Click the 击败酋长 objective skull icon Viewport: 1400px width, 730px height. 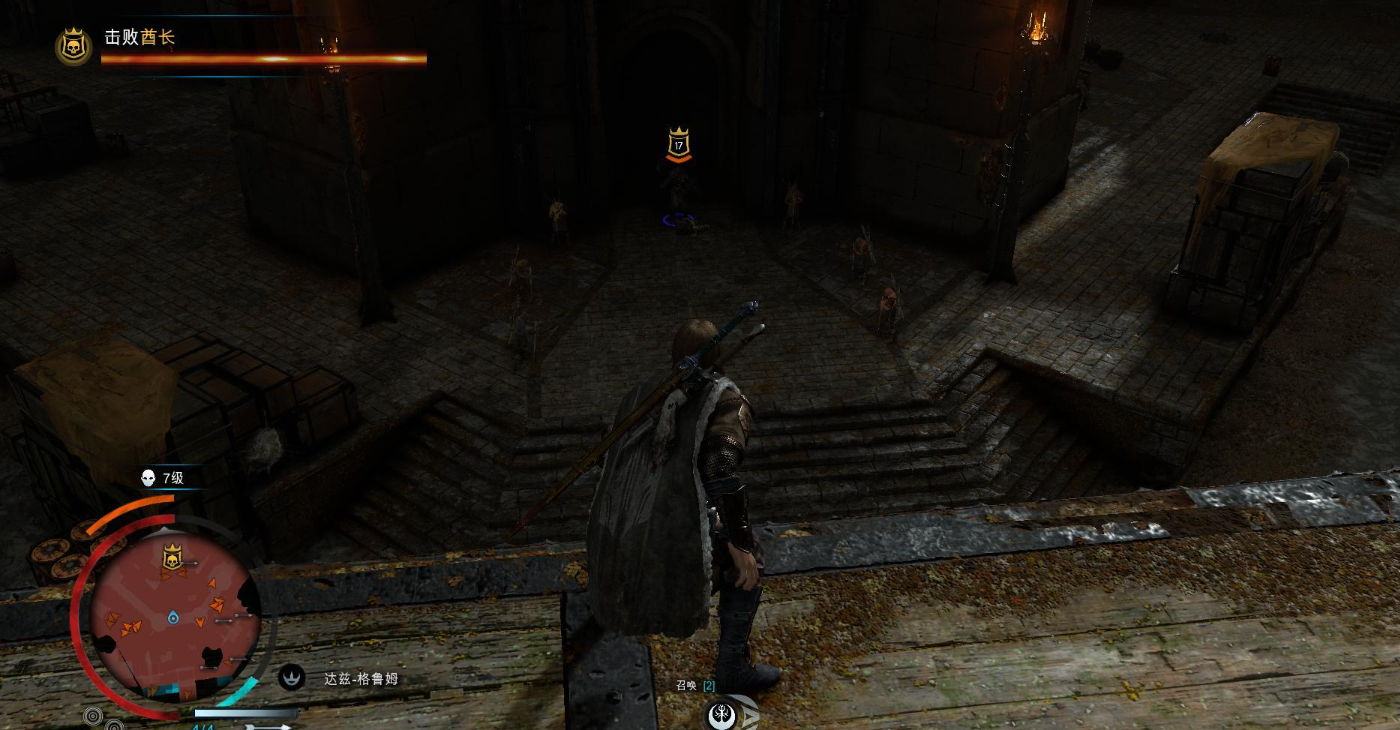point(73,46)
